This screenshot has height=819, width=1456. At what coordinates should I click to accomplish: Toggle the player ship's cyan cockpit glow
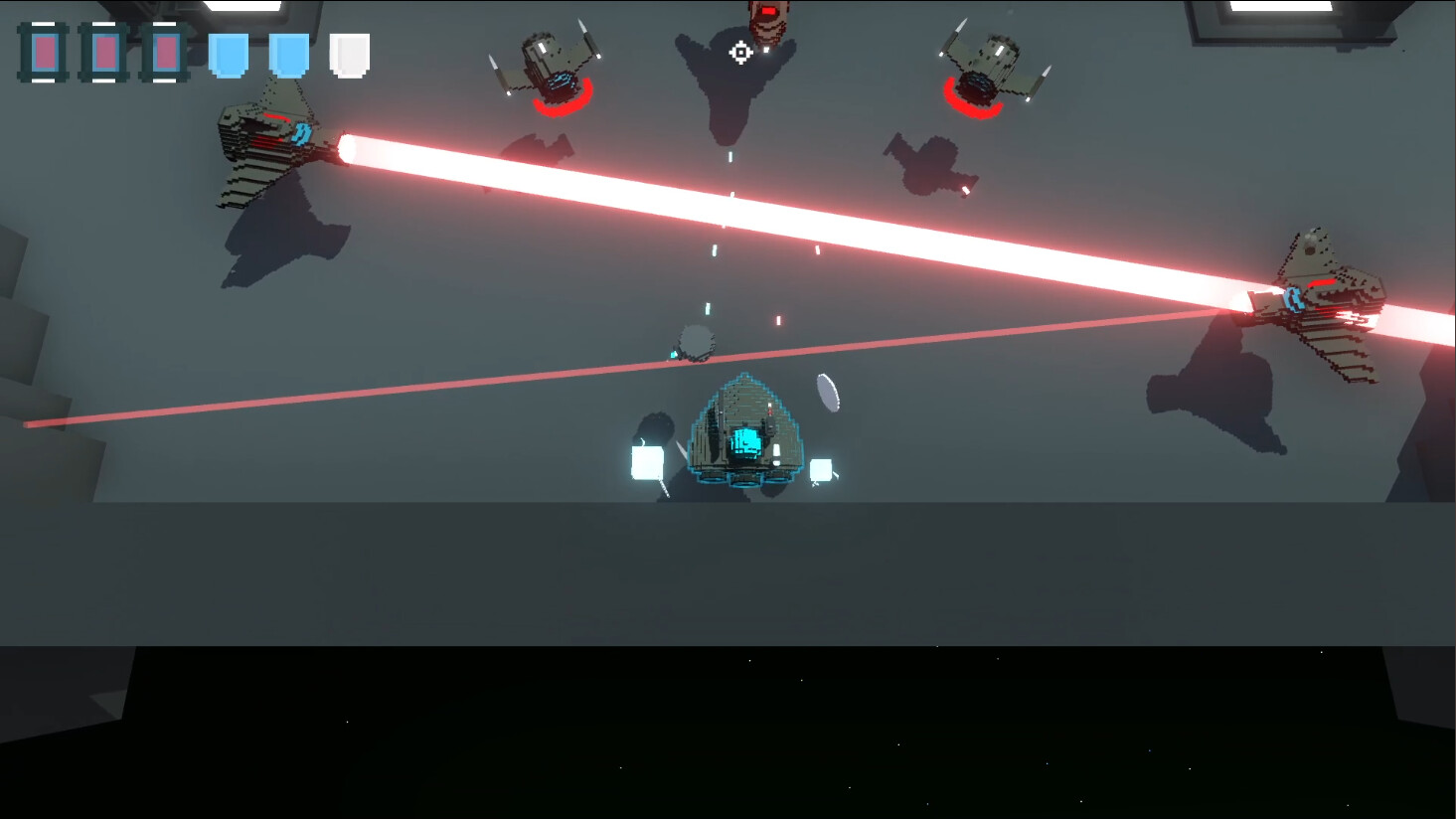pyautogui.click(x=747, y=444)
